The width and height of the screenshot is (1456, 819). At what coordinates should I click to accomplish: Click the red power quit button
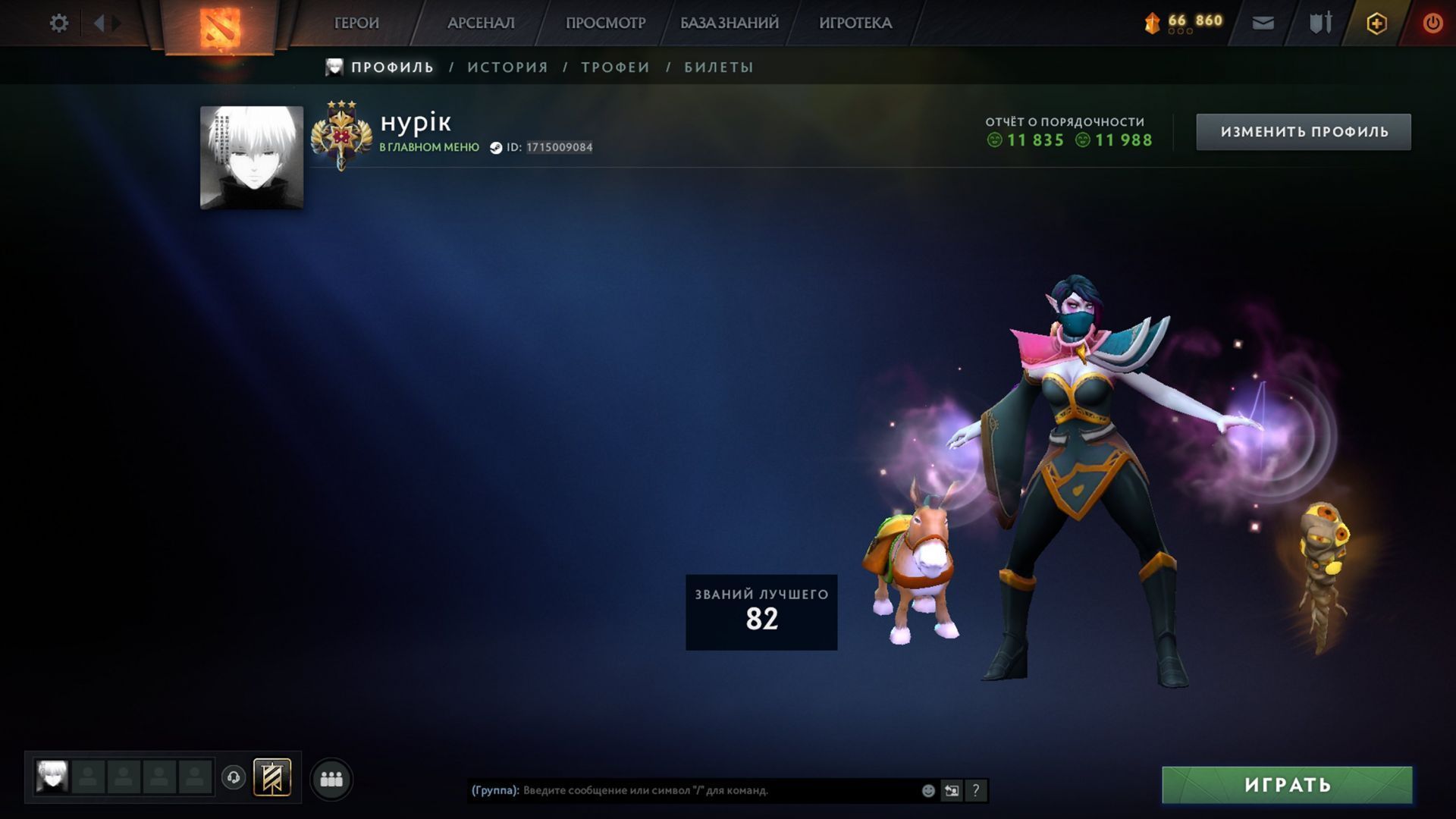tap(1432, 24)
